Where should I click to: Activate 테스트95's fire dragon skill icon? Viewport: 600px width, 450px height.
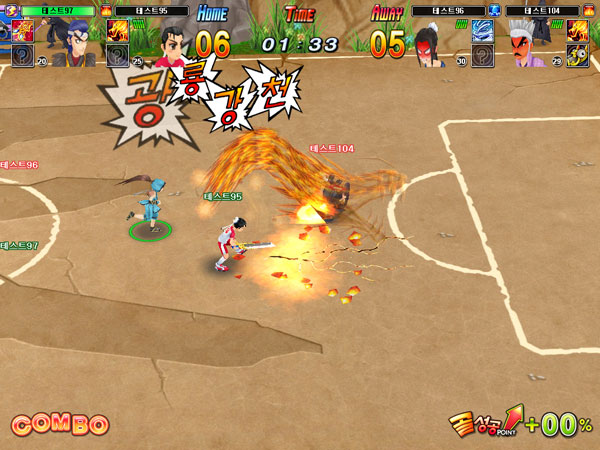[117, 30]
